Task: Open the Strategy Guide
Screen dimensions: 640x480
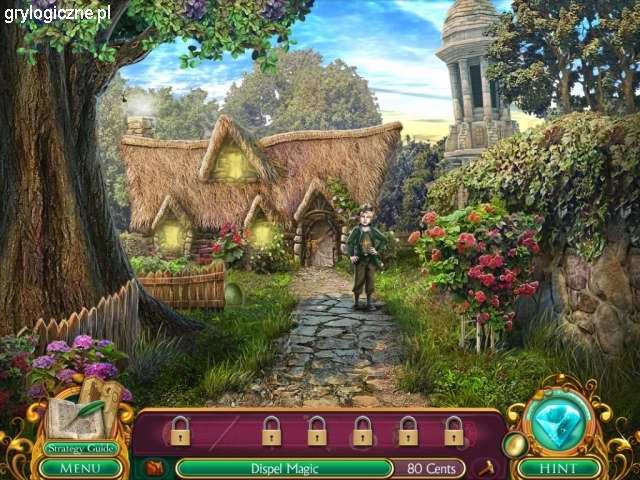Action: coord(80,448)
